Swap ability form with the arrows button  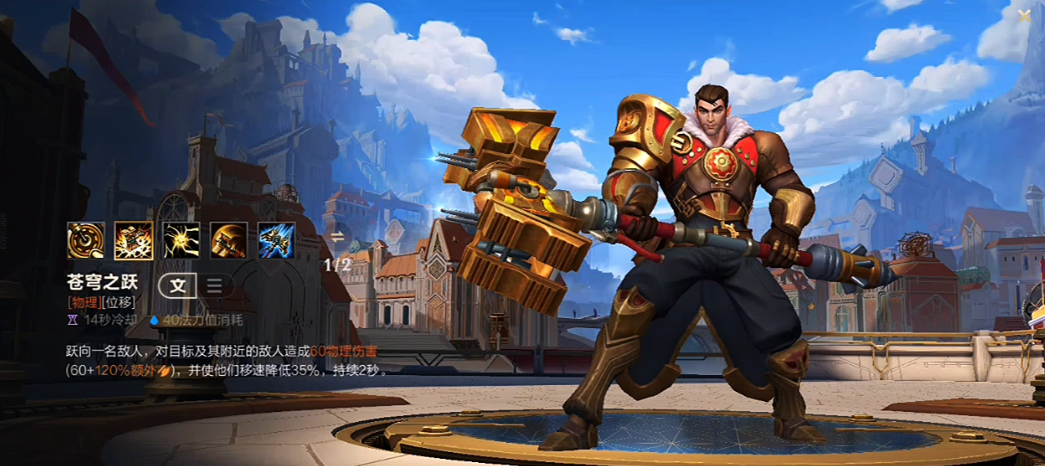pos(337,237)
